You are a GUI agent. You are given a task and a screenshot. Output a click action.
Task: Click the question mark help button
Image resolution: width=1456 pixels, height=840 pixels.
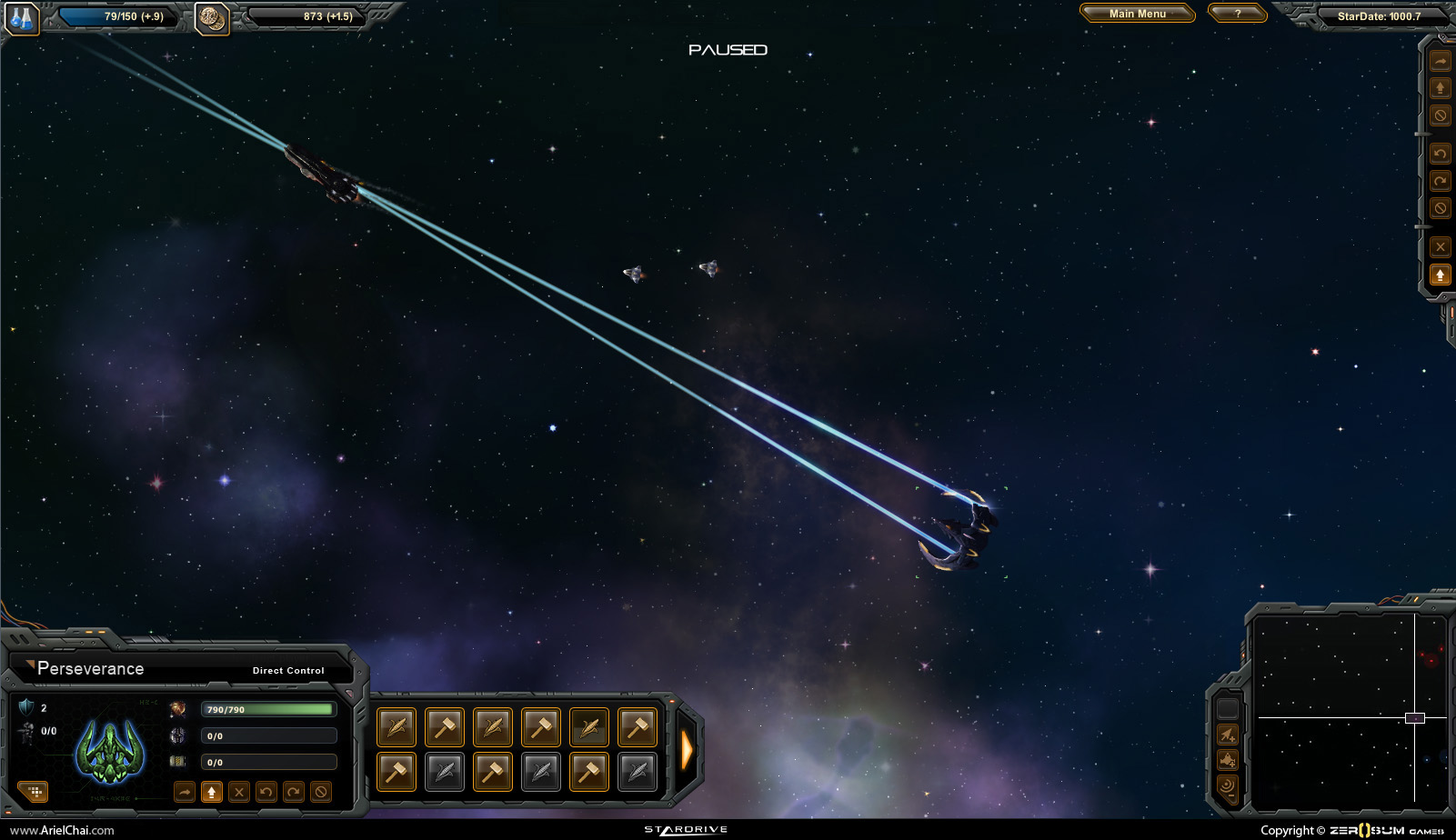coord(1237,14)
